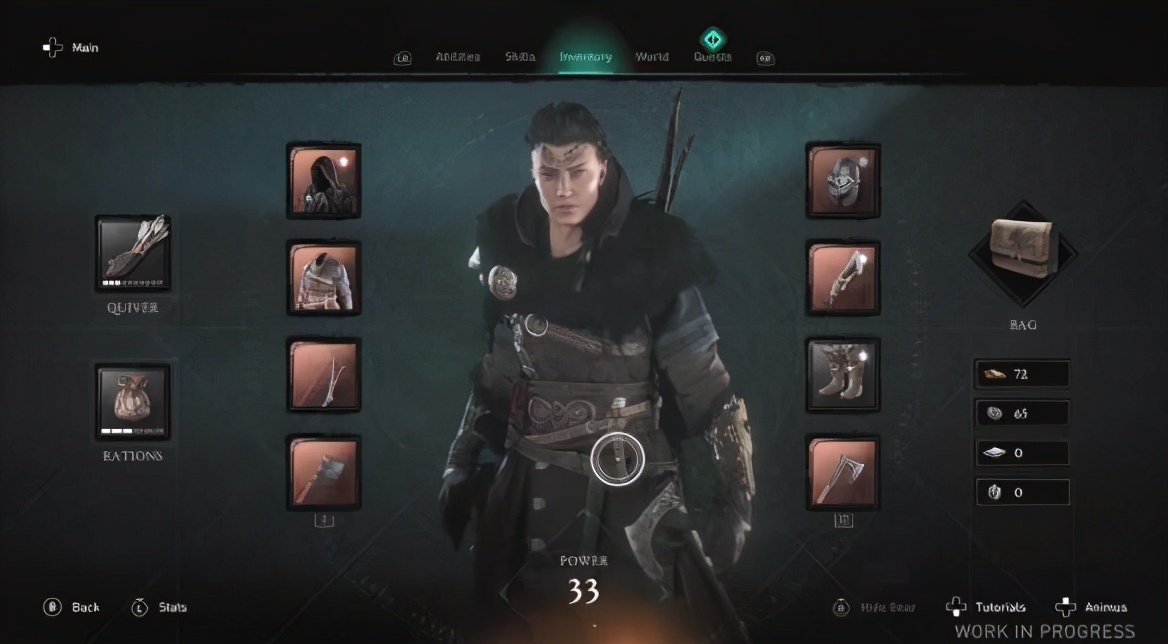Screen dimensions: 1168x644
Task: Switch to the Abilities tab
Action: (x=458, y=57)
